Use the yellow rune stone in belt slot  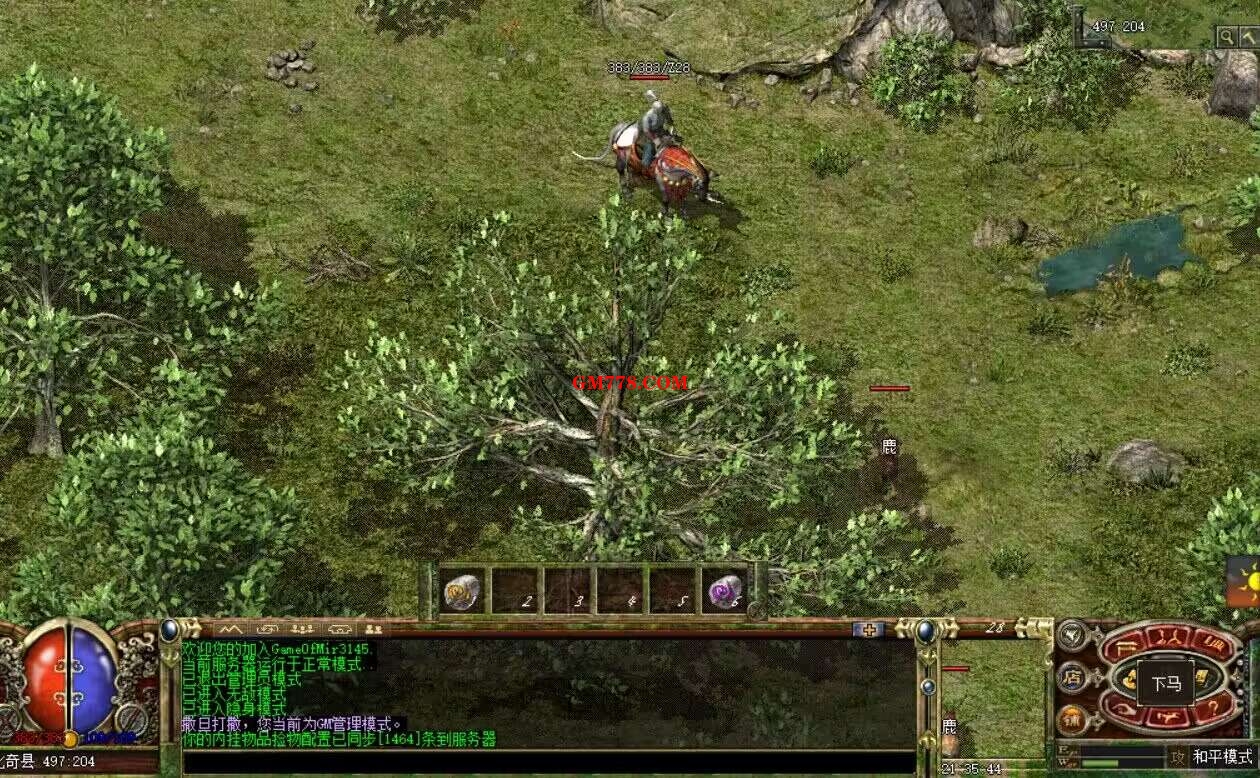click(462, 591)
